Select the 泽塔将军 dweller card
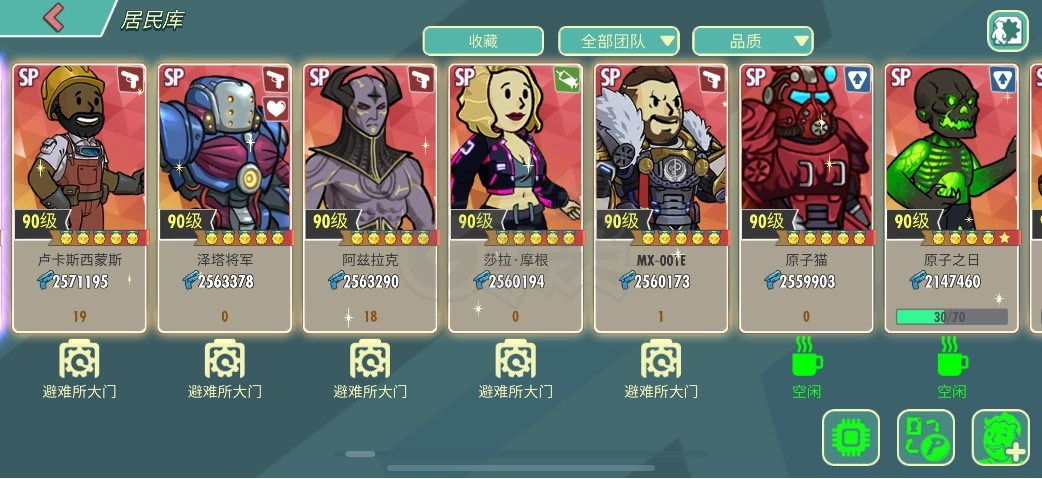Image resolution: width=1042 pixels, height=479 pixels. pos(225,198)
